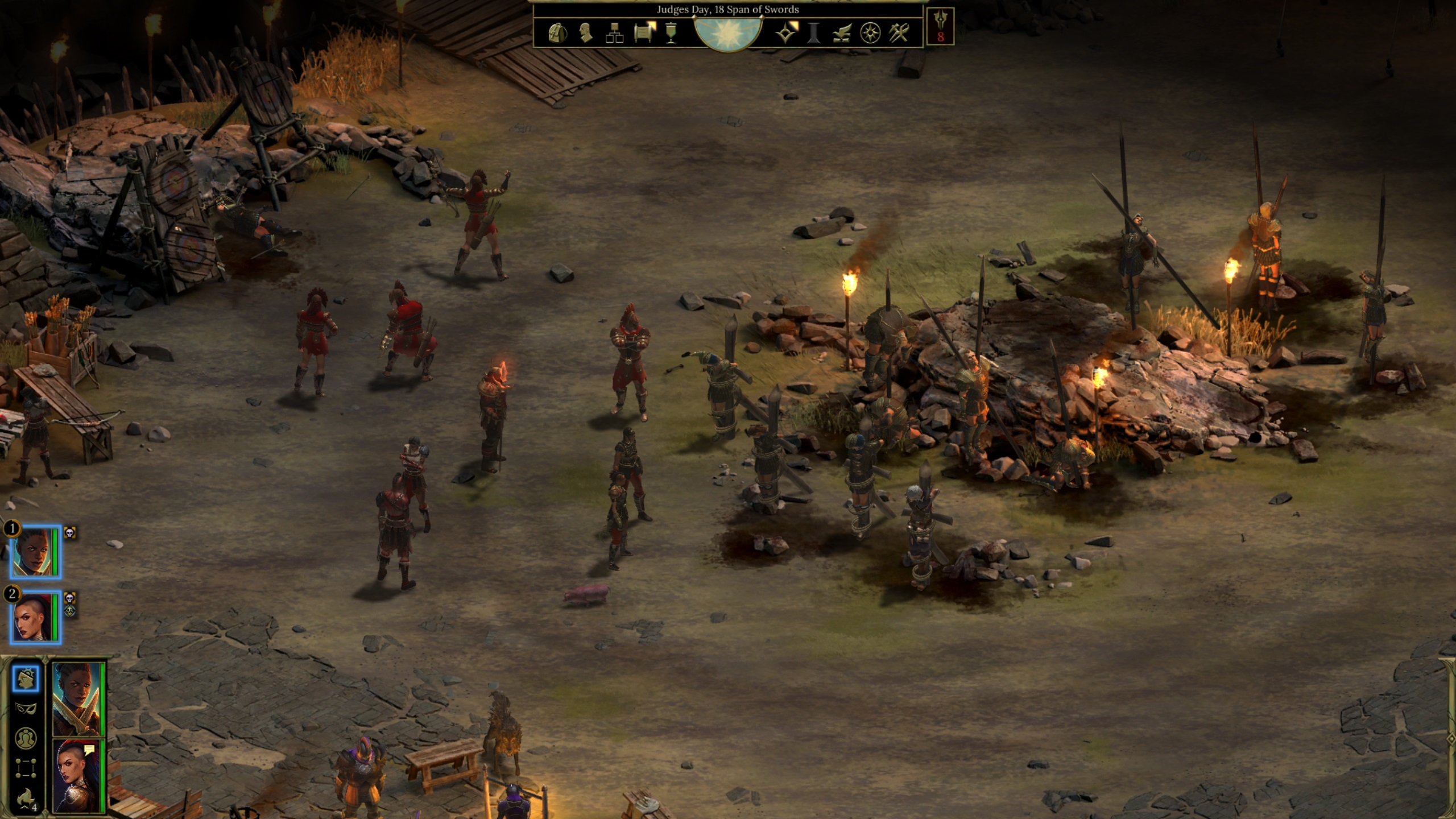1456x819 pixels.
Task: Toggle party AI with the figure-circle icon
Action: click(x=27, y=738)
